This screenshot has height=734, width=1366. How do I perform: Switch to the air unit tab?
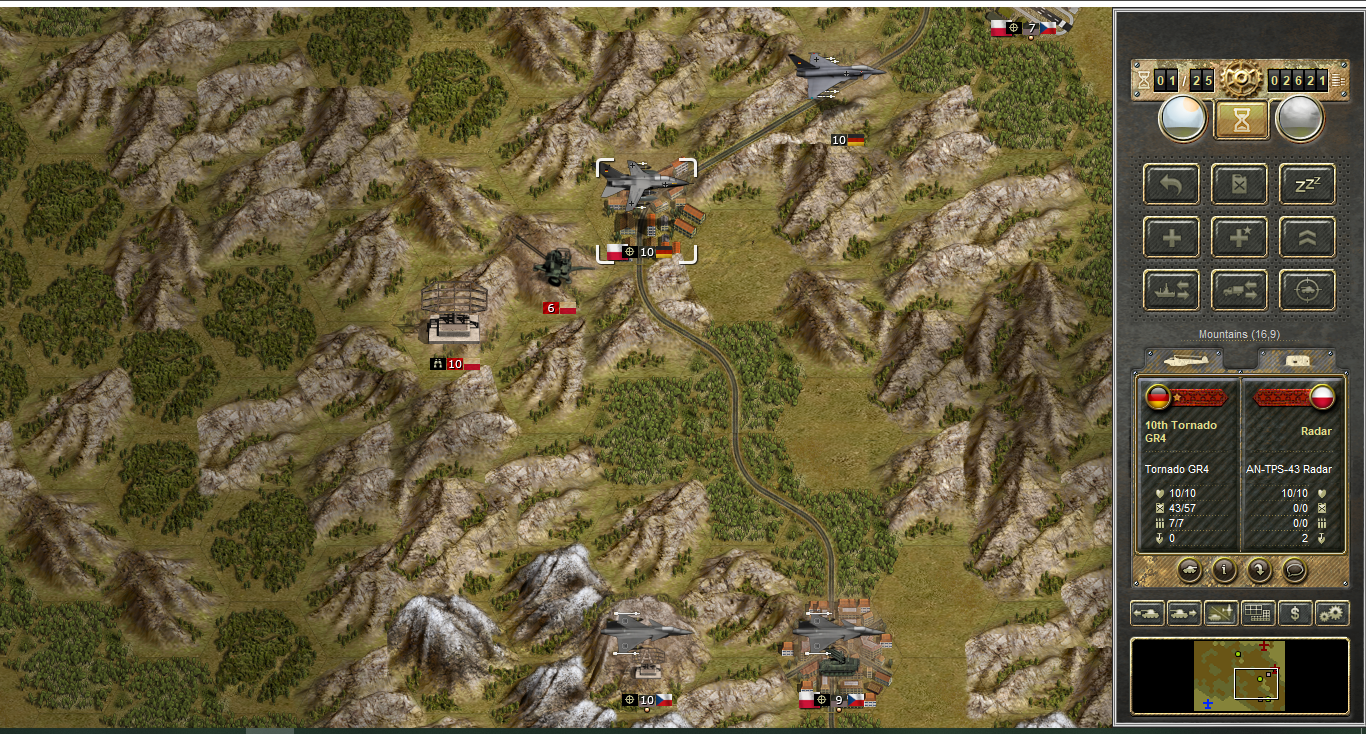tap(1187, 359)
